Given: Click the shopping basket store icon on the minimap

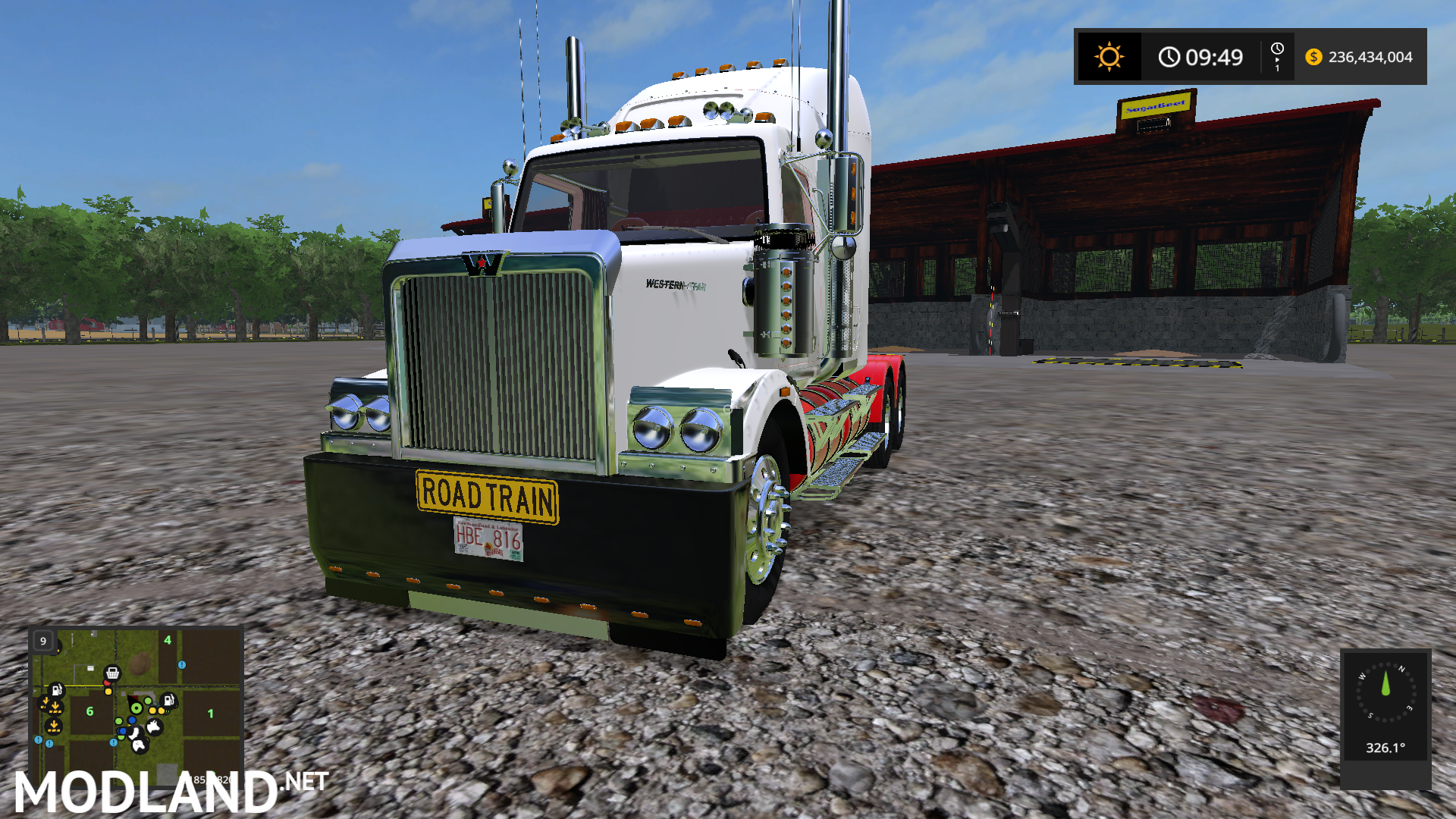Looking at the screenshot, I should [x=113, y=673].
